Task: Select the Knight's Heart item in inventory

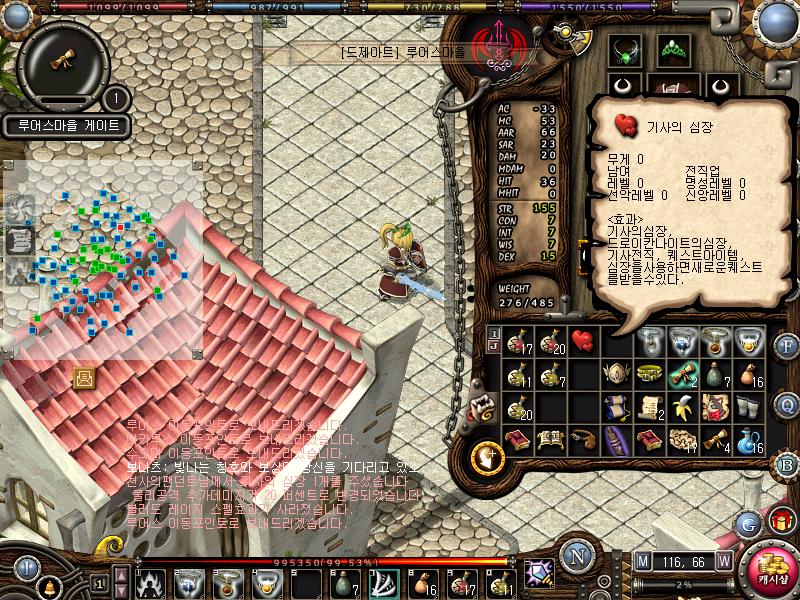Action: pos(581,340)
